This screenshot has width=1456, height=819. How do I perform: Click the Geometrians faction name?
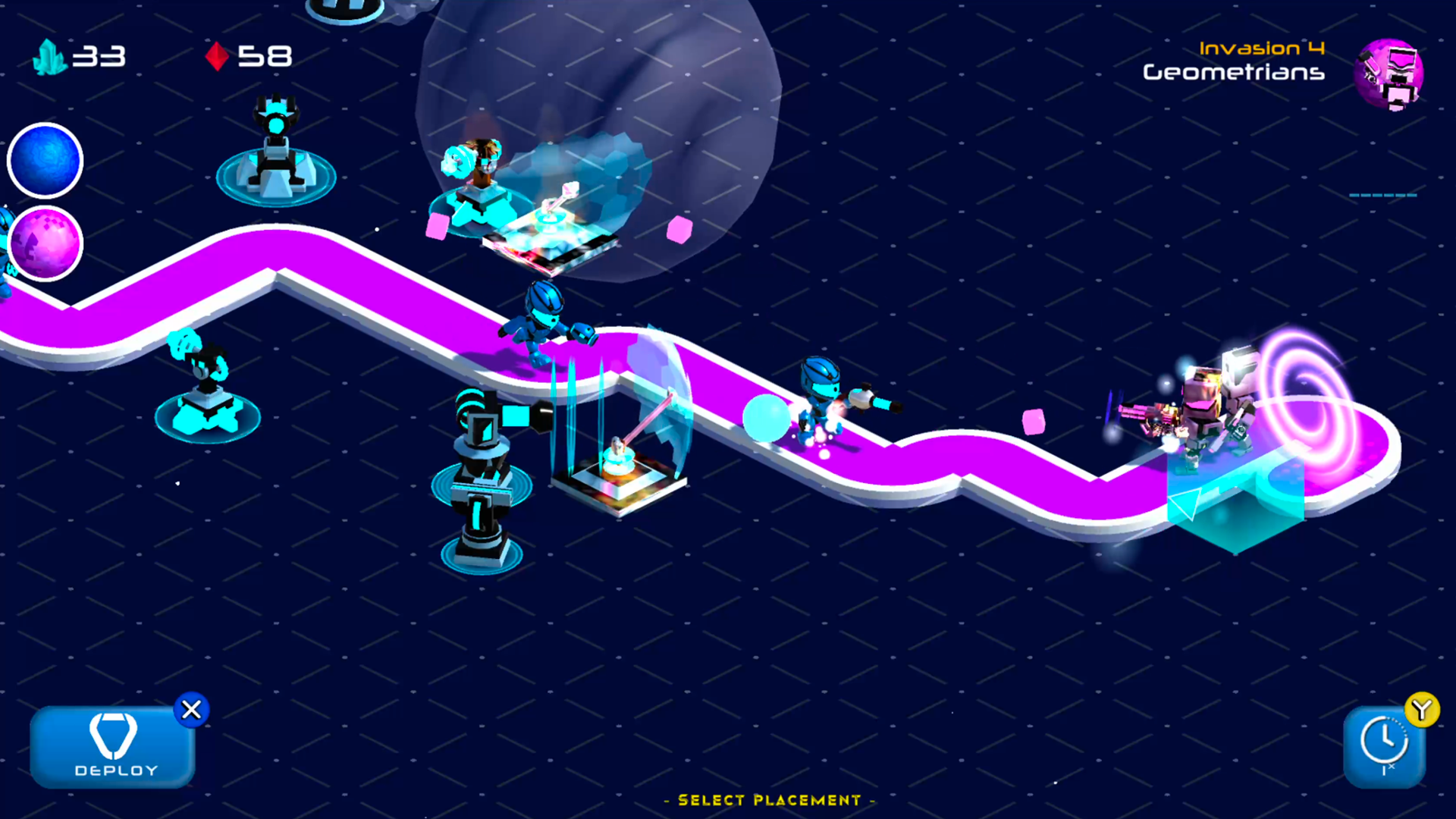[1233, 74]
